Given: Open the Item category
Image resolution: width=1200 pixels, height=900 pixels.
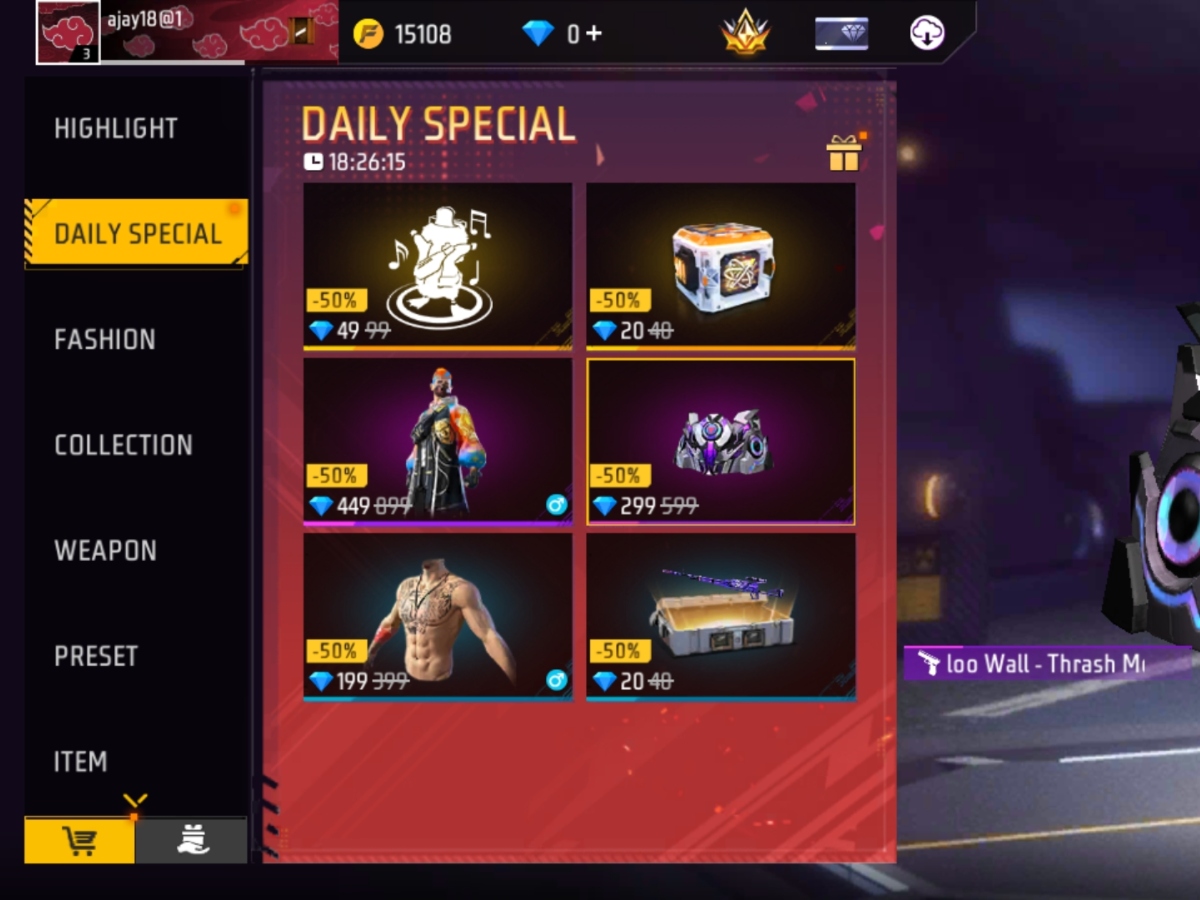Looking at the screenshot, I should (80, 762).
